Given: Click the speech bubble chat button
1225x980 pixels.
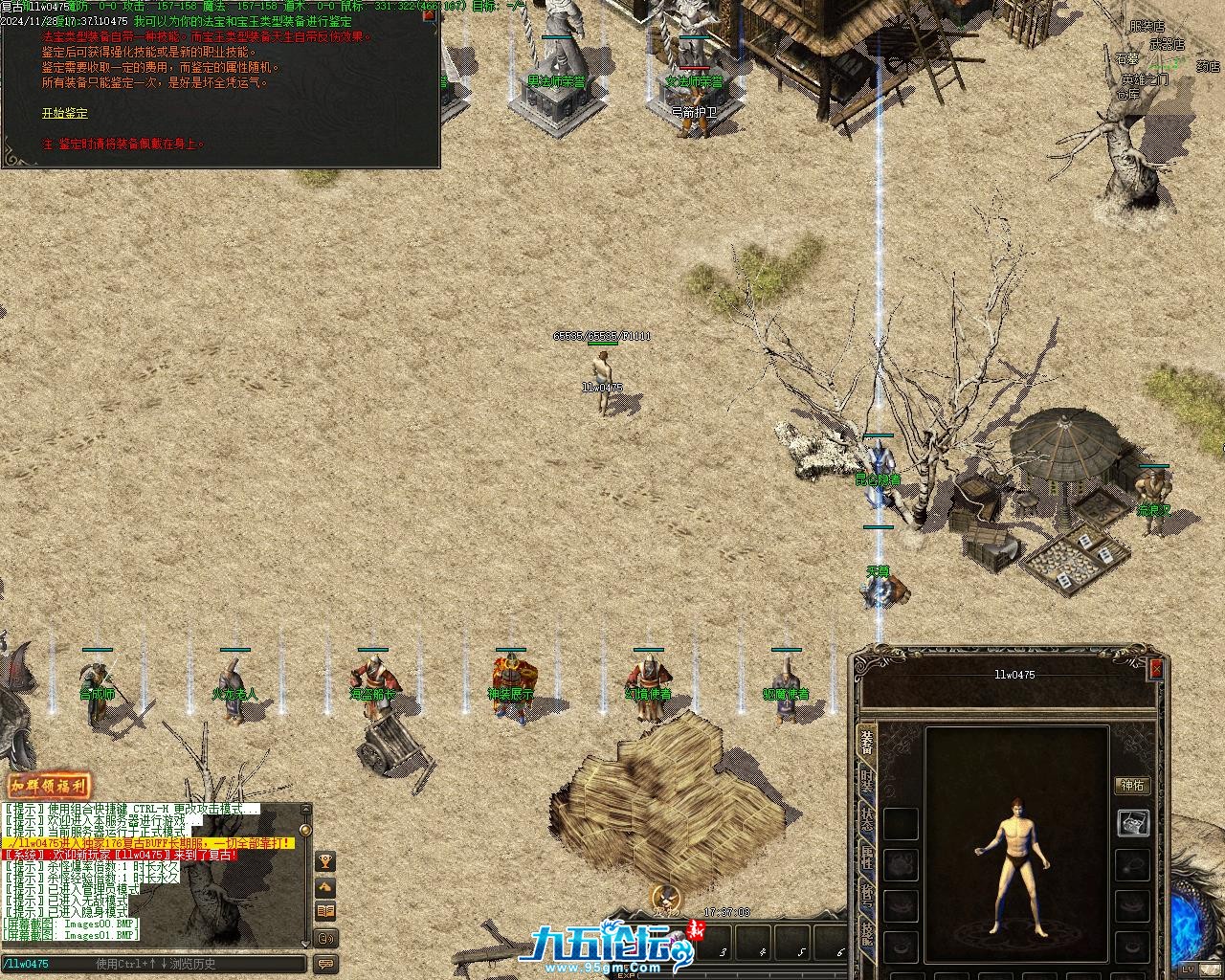Looking at the screenshot, I should point(325,964).
